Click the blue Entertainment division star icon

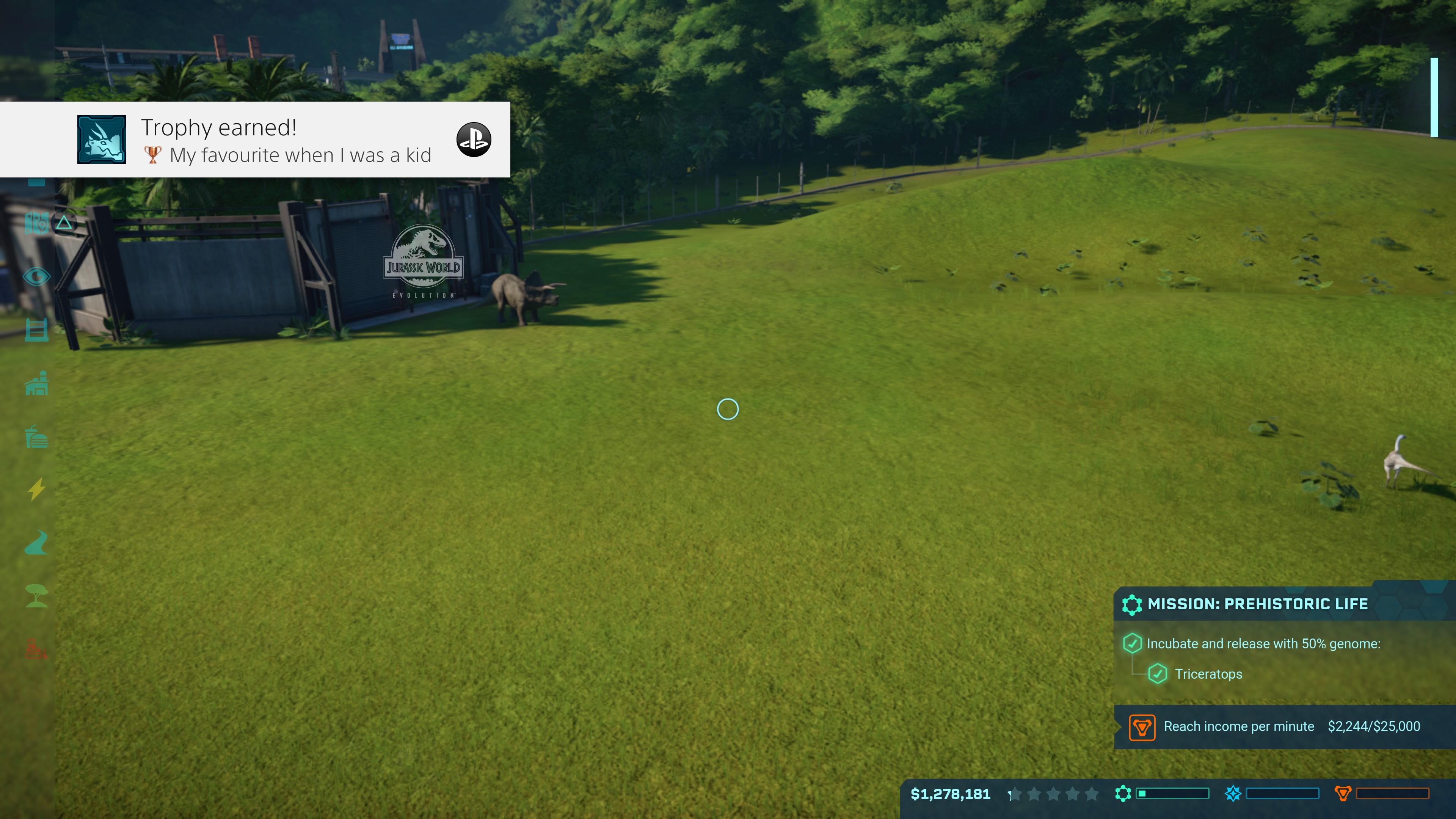pyautogui.click(x=1233, y=794)
